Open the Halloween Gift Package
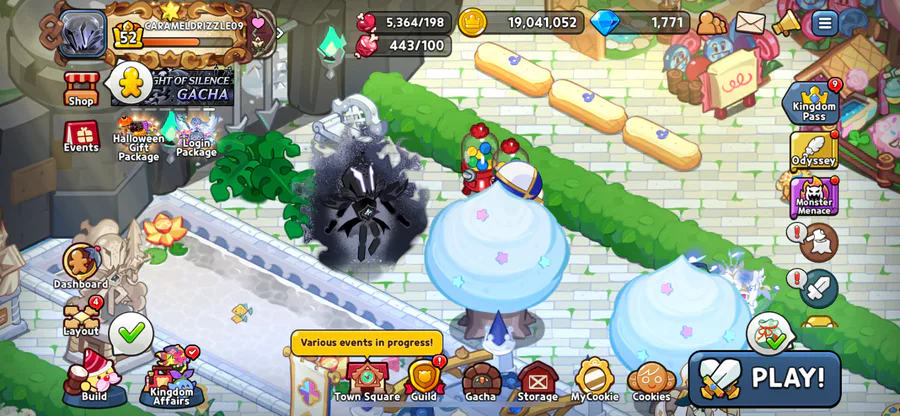 point(138,135)
